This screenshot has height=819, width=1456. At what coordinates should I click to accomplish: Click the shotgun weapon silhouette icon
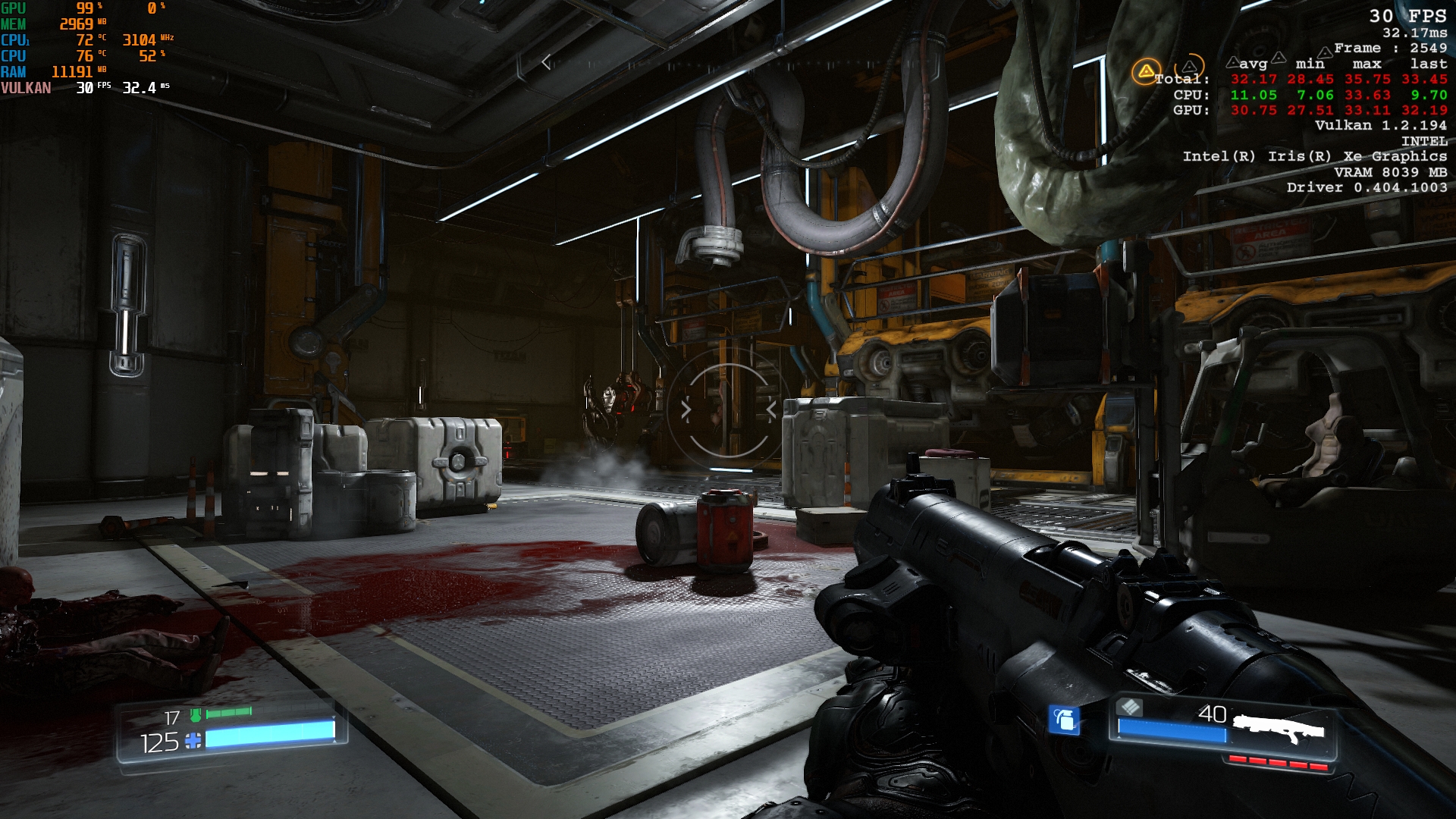[x=1279, y=728]
